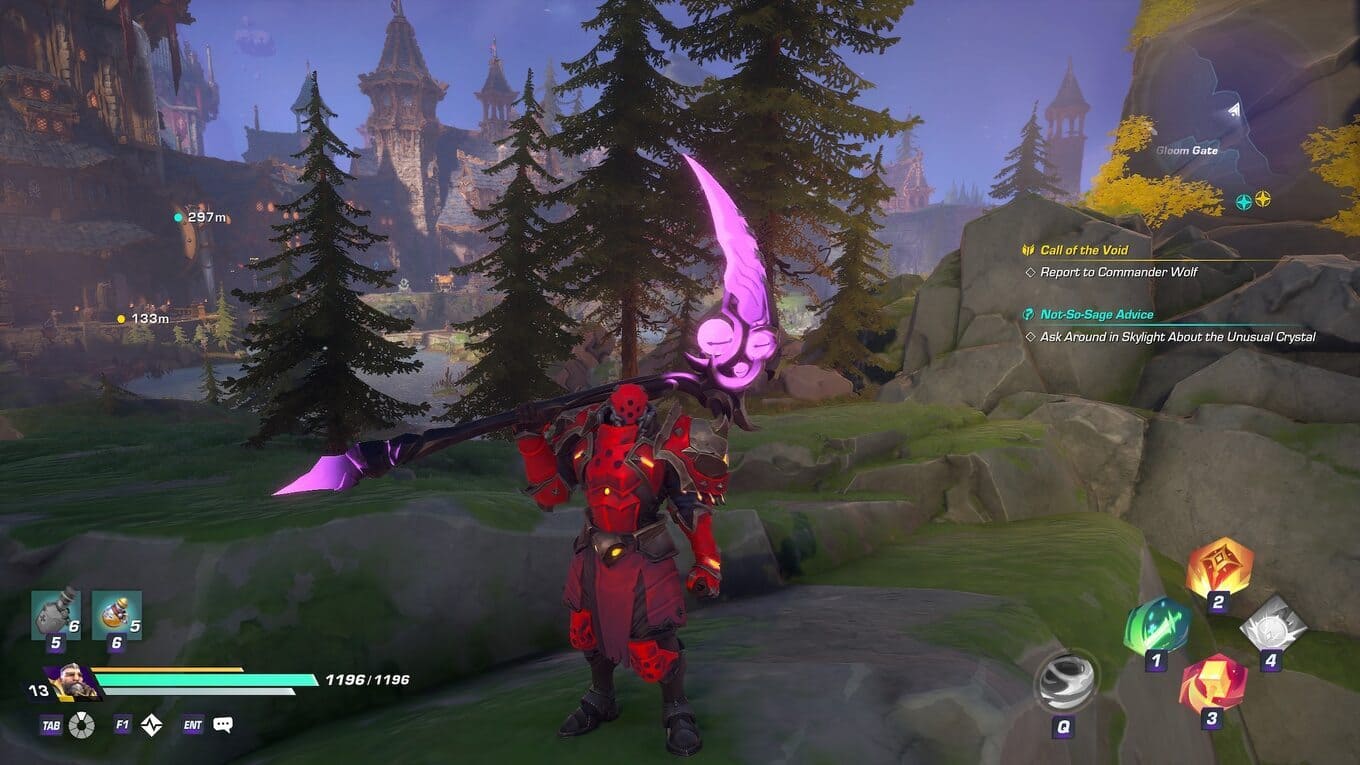The image size is (1360, 765).
Task: Select the Not-So-Sage Advice quest
Action: tap(1096, 314)
